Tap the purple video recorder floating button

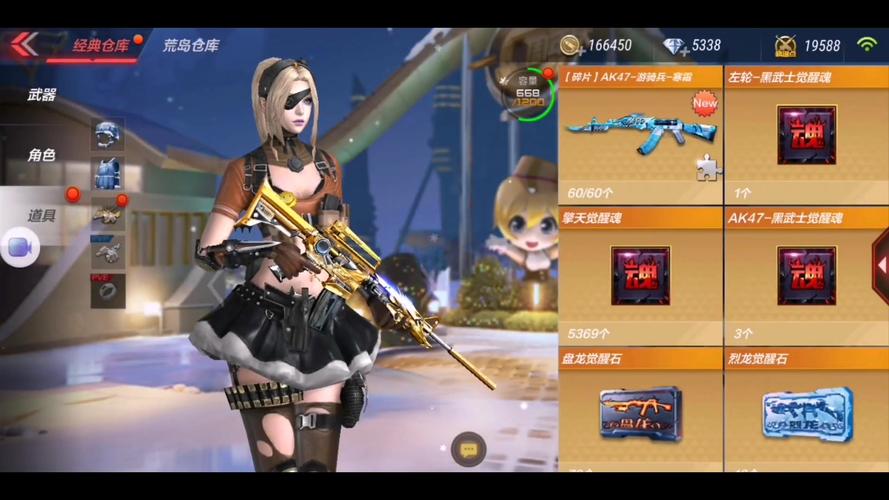(x=19, y=247)
